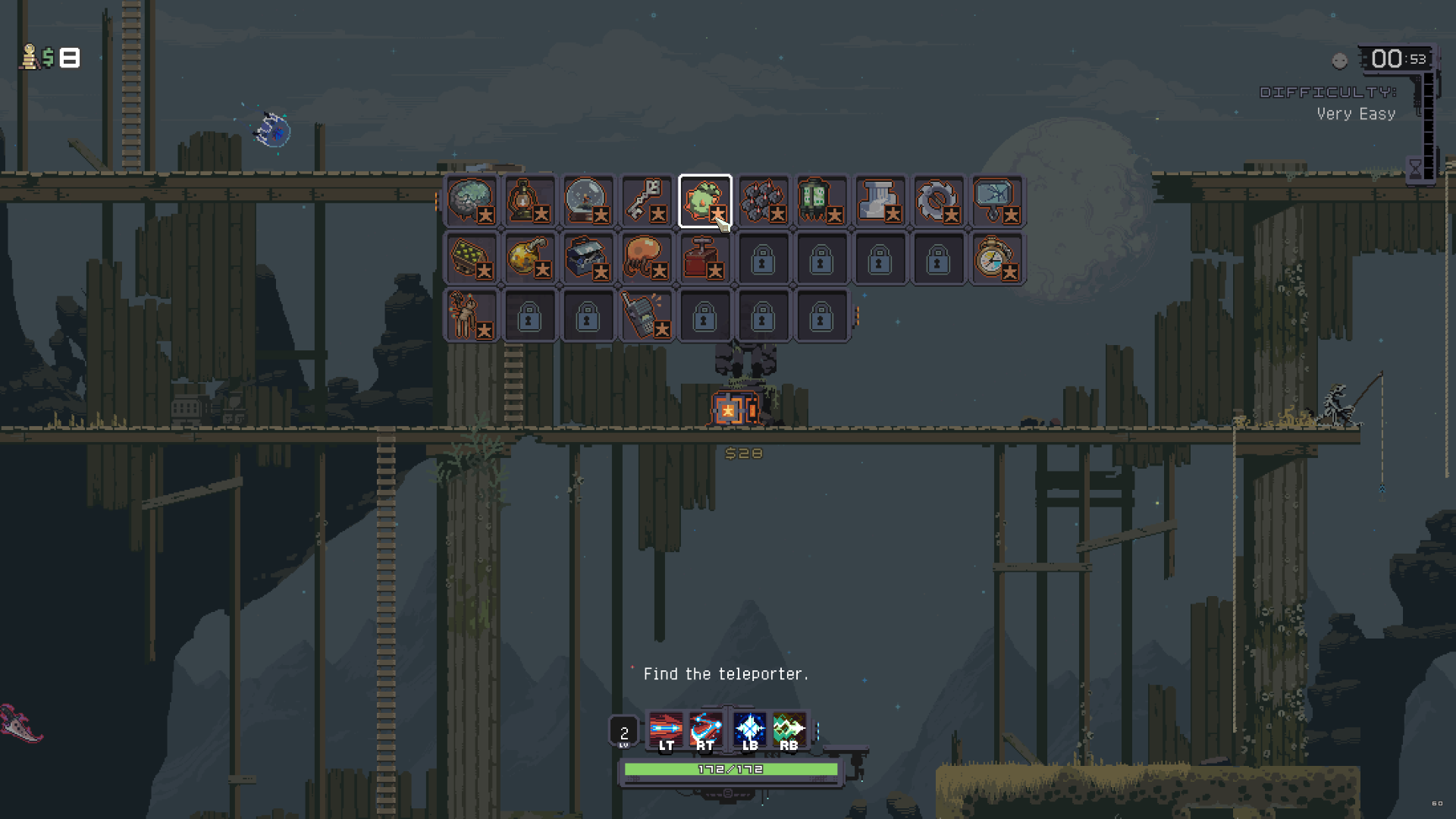Select the brain item in the grid
Image resolution: width=1456 pixels, height=819 pixels.
coord(472,201)
